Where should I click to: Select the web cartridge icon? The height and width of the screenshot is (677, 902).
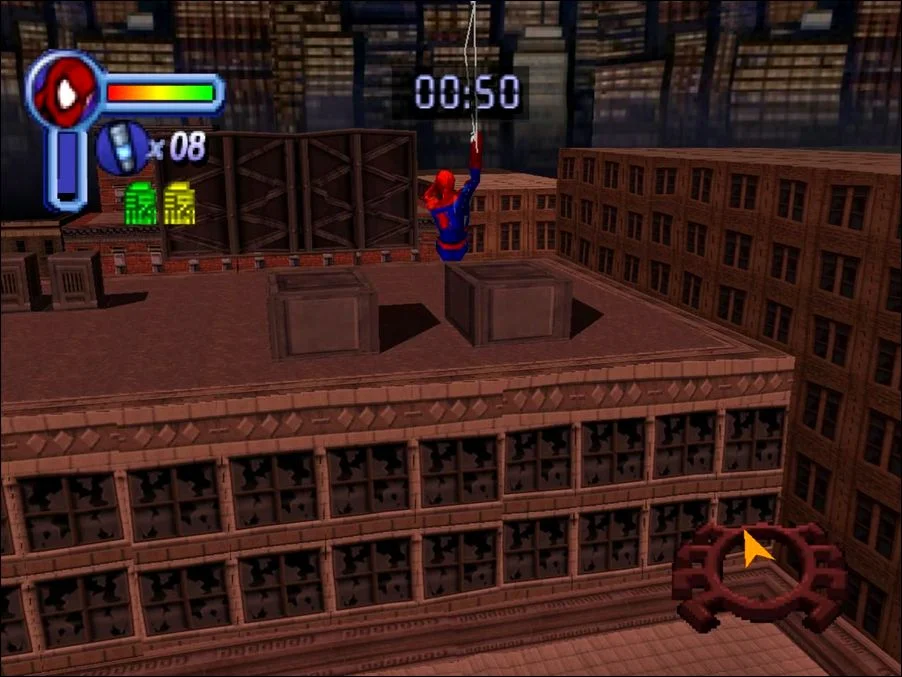coord(120,147)
